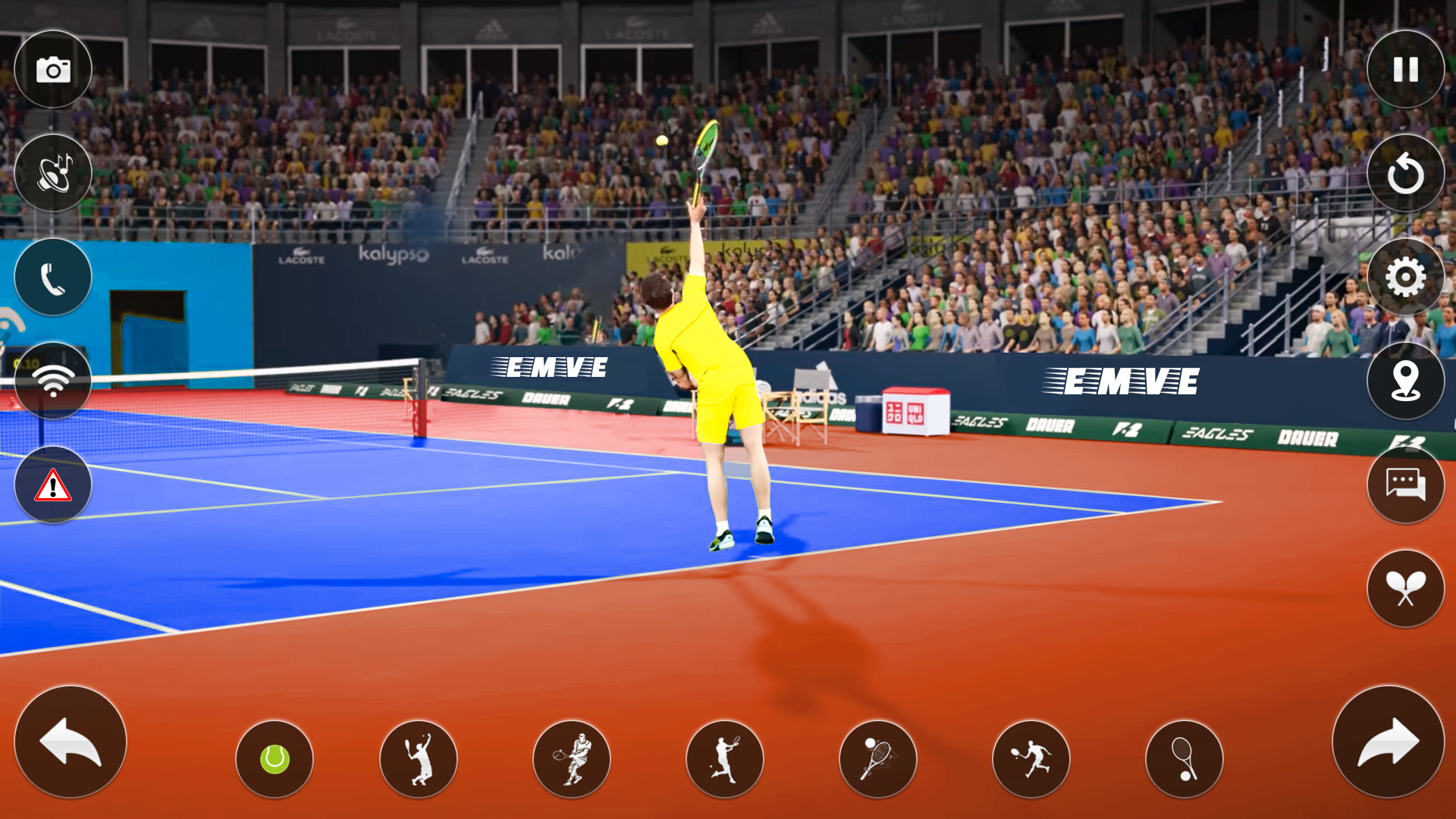This screenshot has height=819, width=1456.
Task: Tap the phone call icon
Action: [x=52, y=278]
